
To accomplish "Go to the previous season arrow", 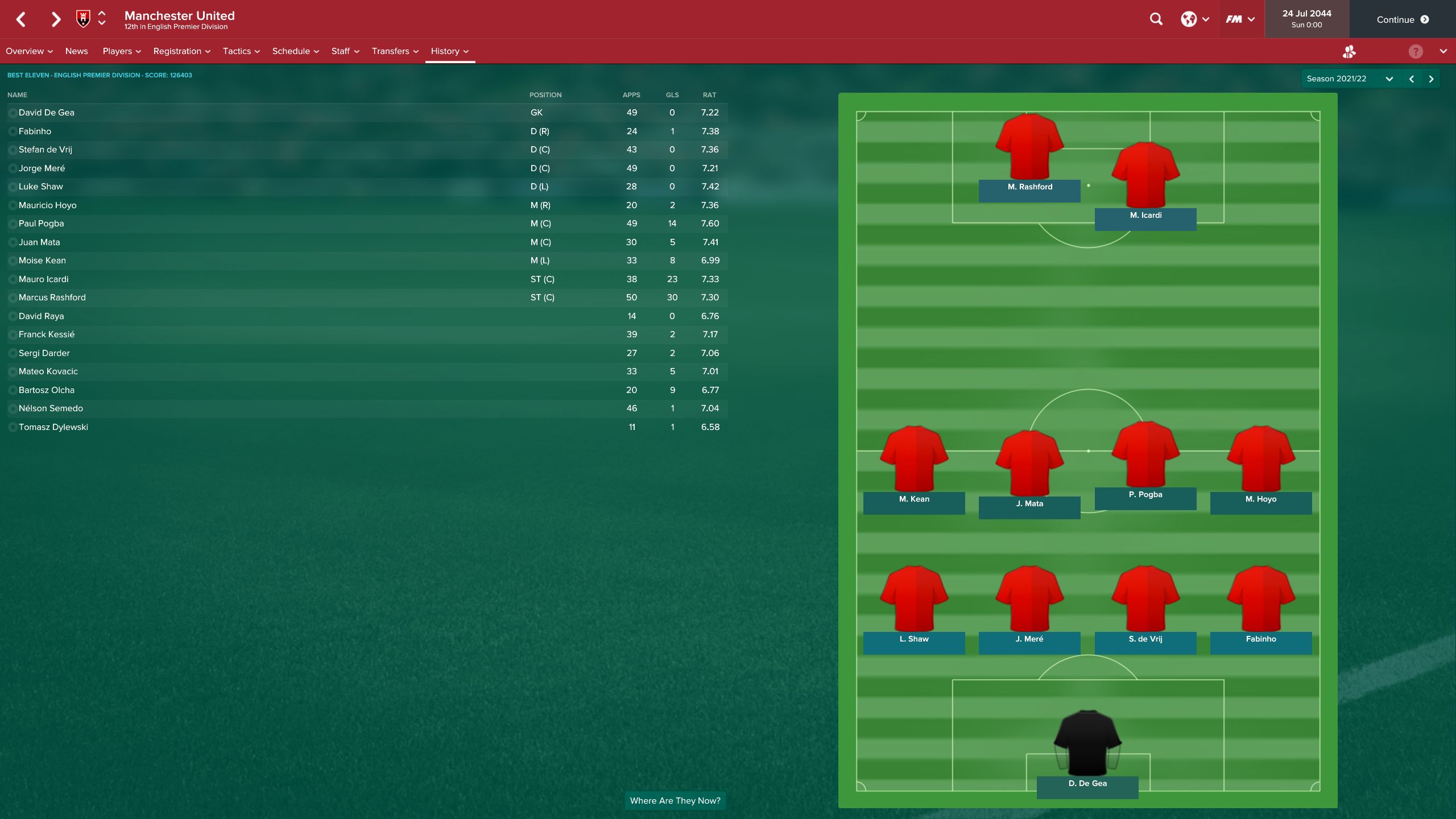I will click(1410, 78).
